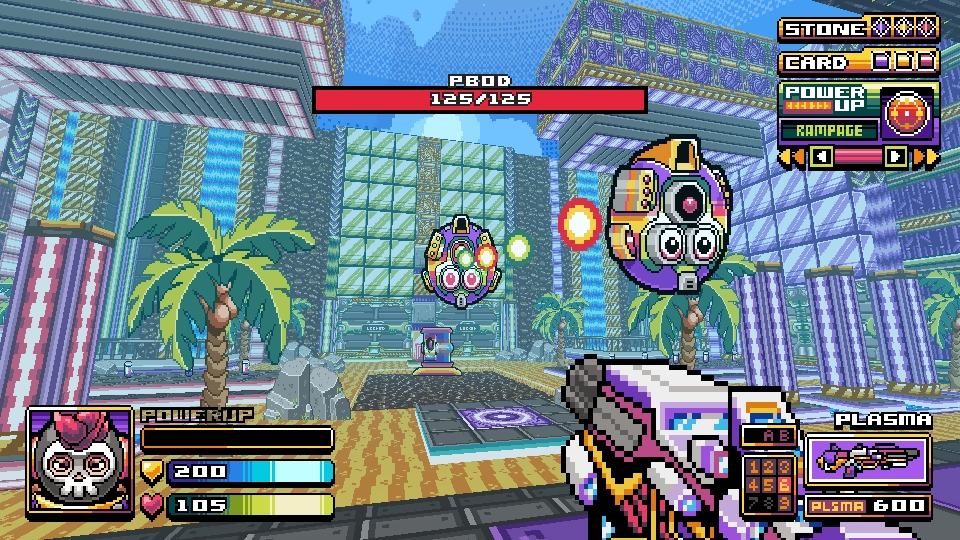Choose weapon slot 6 on the number grid
This screenshot has height=540, width=960.
[x=787, y=485]
